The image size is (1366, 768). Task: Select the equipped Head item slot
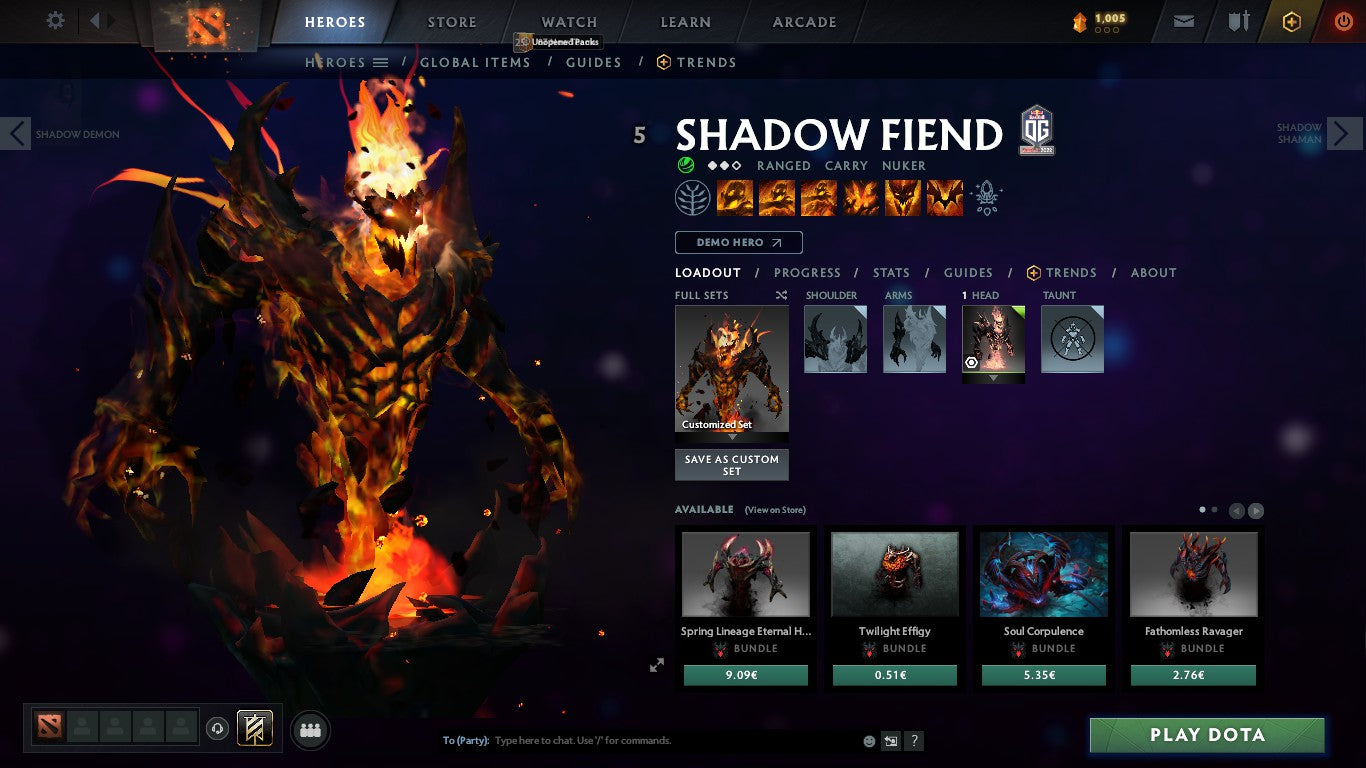click(x=993, y=338)
